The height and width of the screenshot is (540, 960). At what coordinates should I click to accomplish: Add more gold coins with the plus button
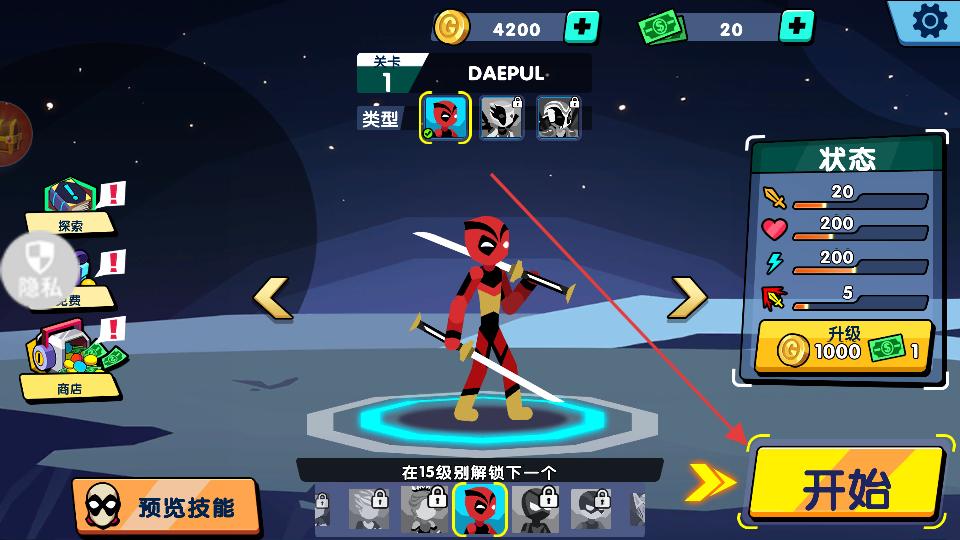[582, 27]
